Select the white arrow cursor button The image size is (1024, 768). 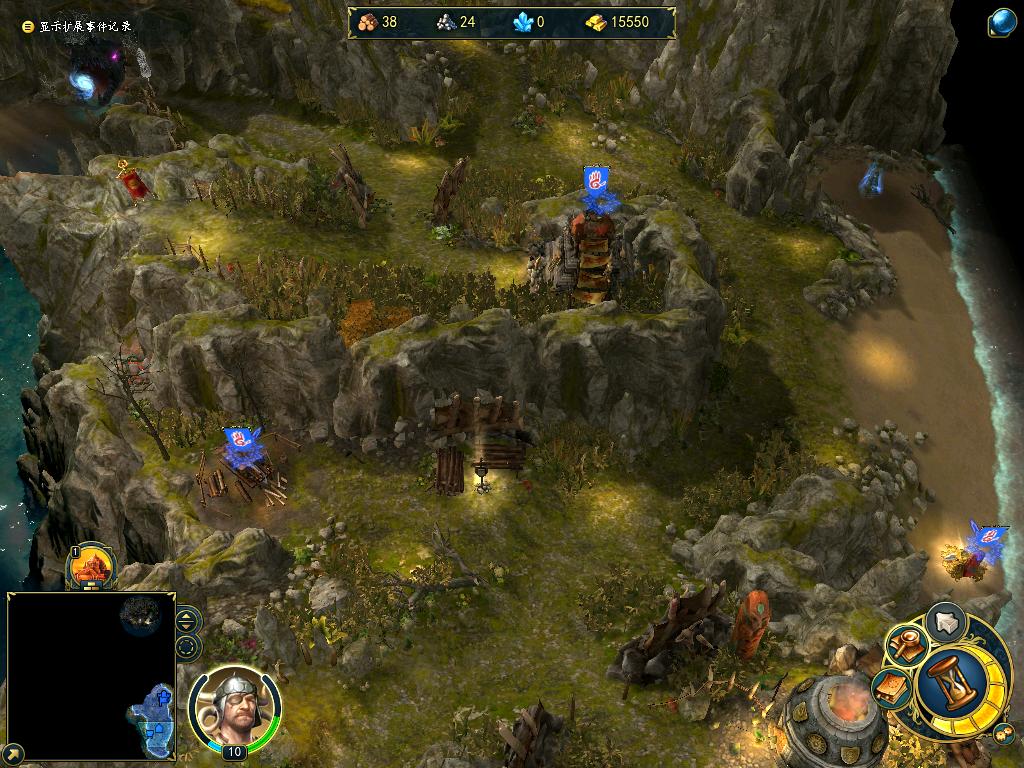[945, 622]
